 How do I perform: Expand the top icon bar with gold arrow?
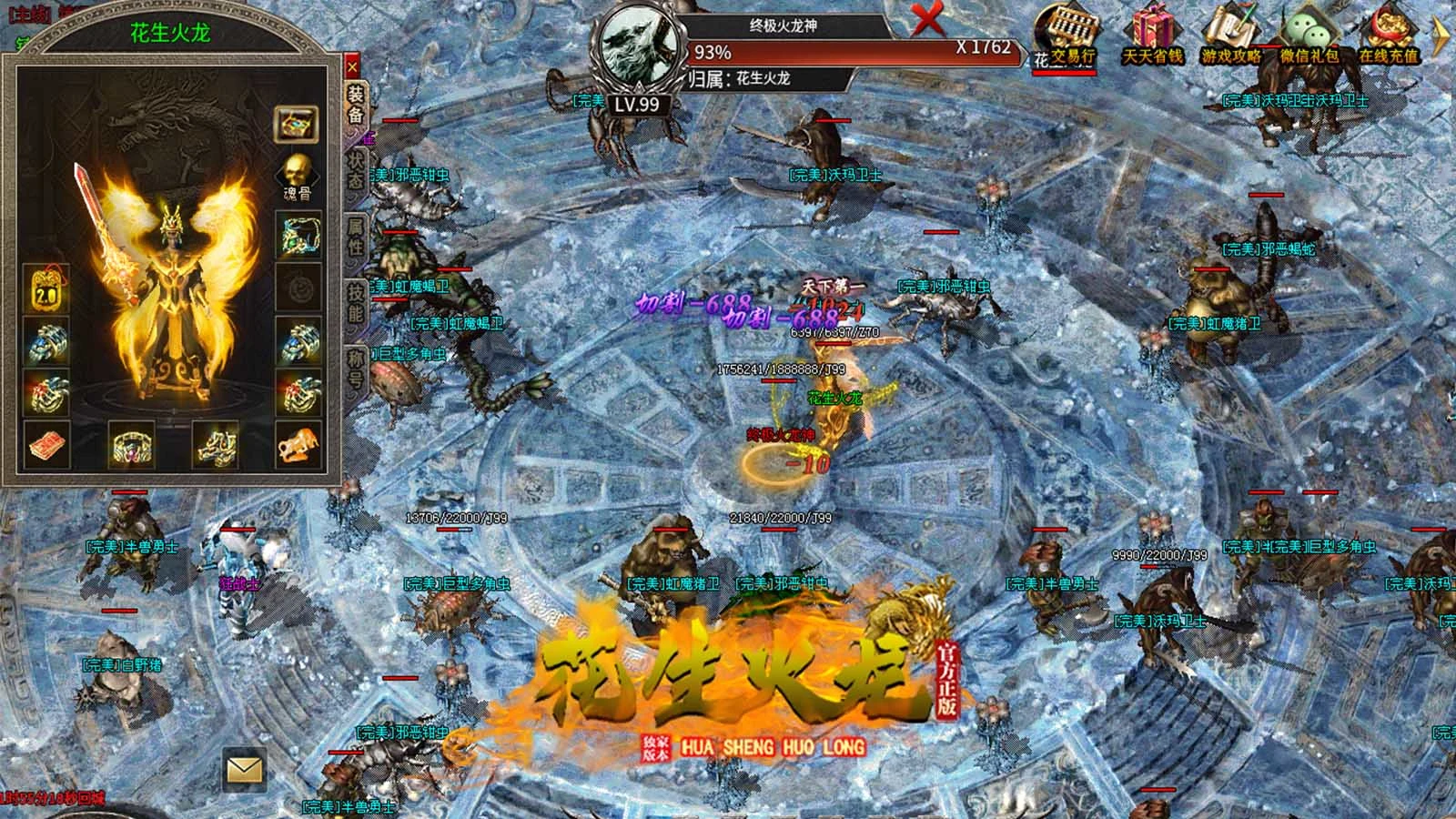tap(1441, 36)
